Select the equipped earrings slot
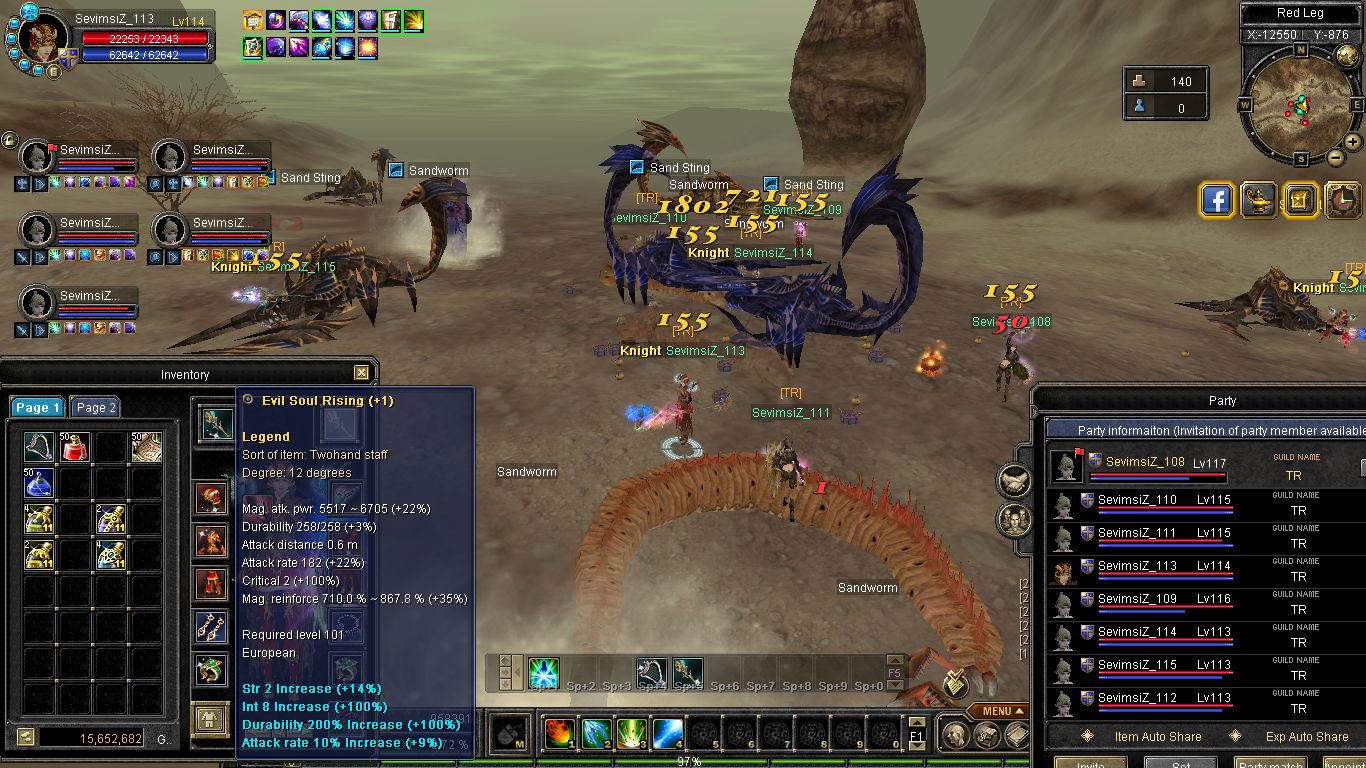 pyautogui.click(x=210, y=628)
